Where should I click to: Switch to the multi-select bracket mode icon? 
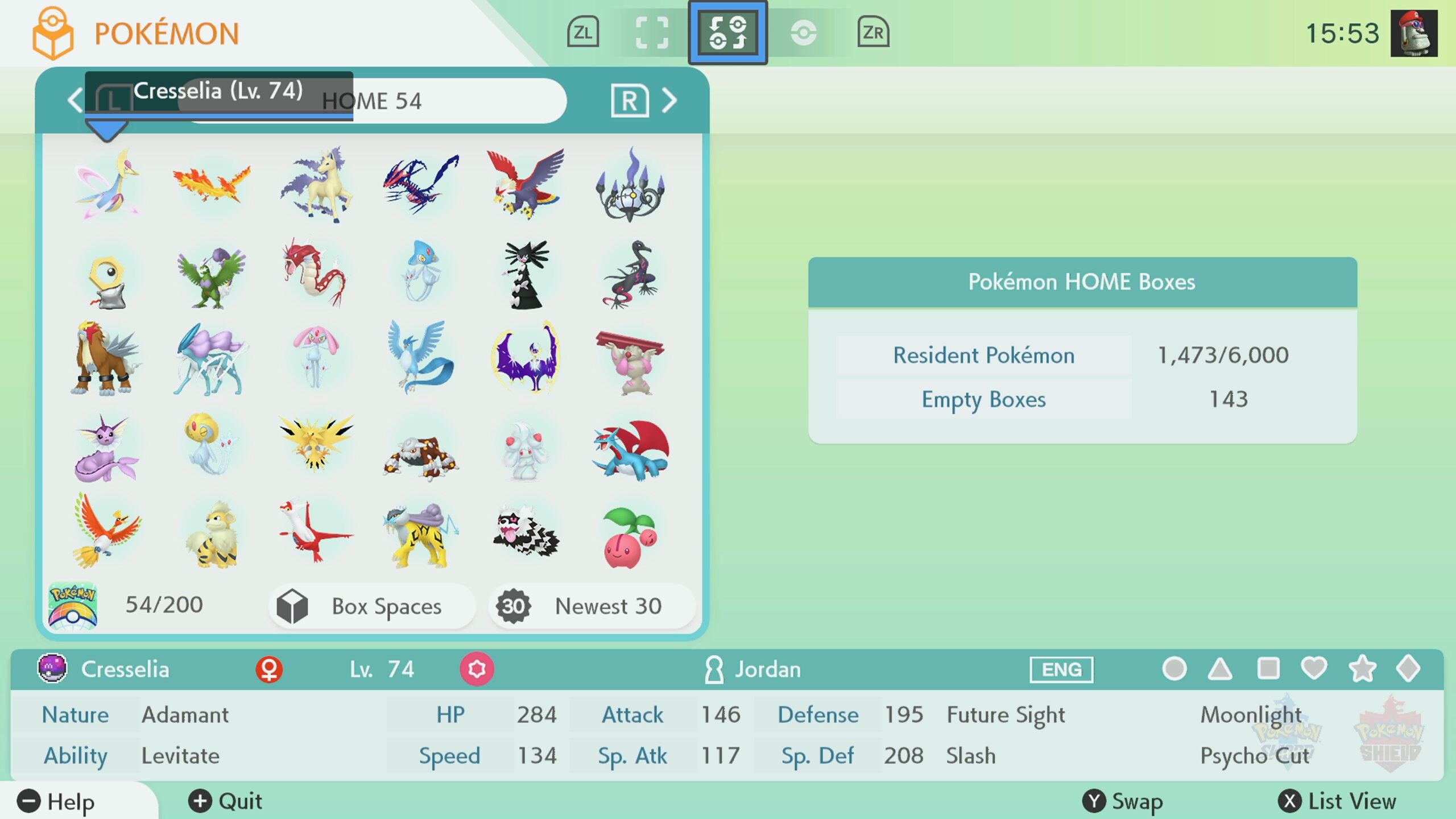(x=651, y=32)
